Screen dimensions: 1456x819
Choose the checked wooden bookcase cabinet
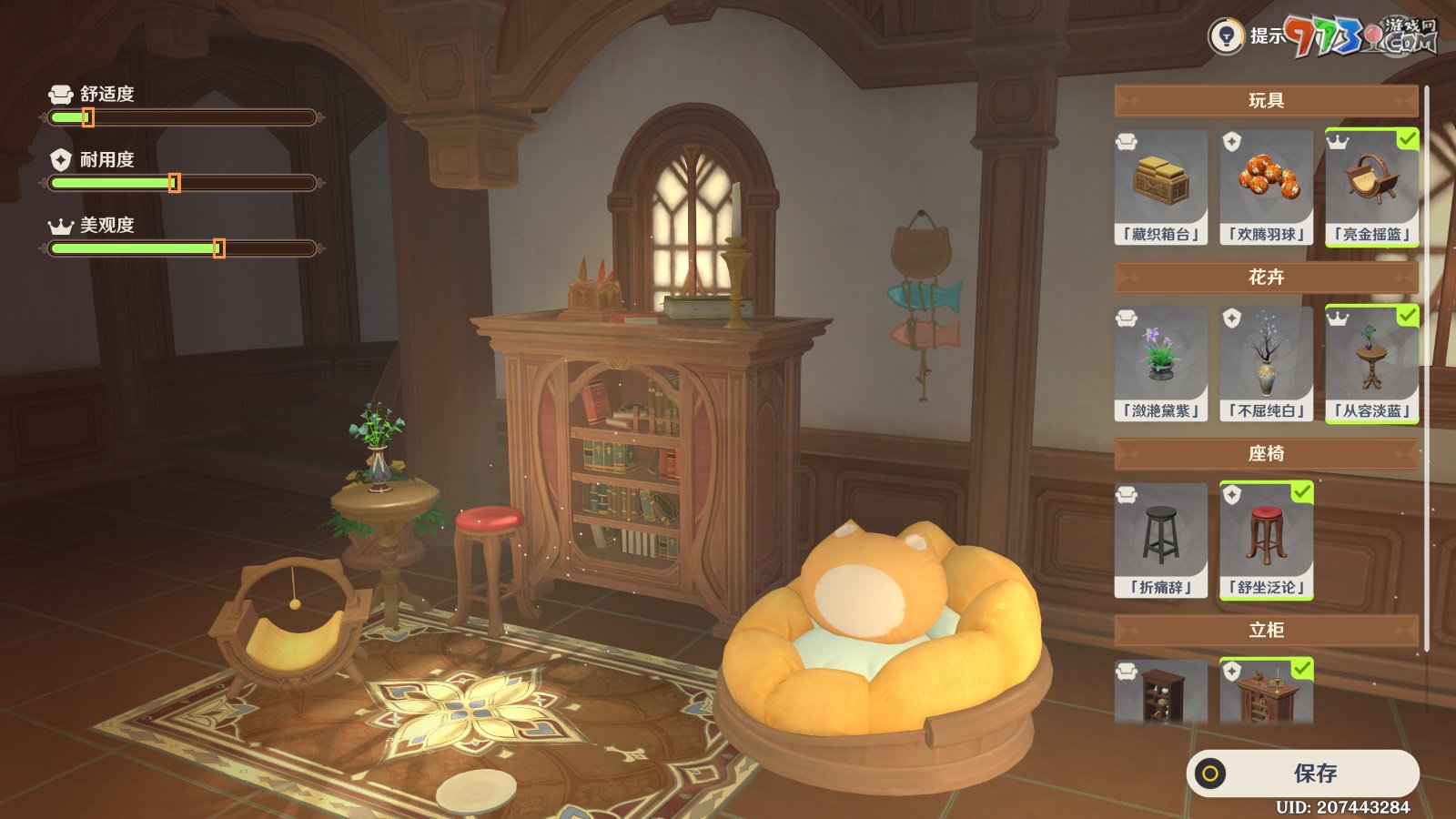coord(1267,693)
